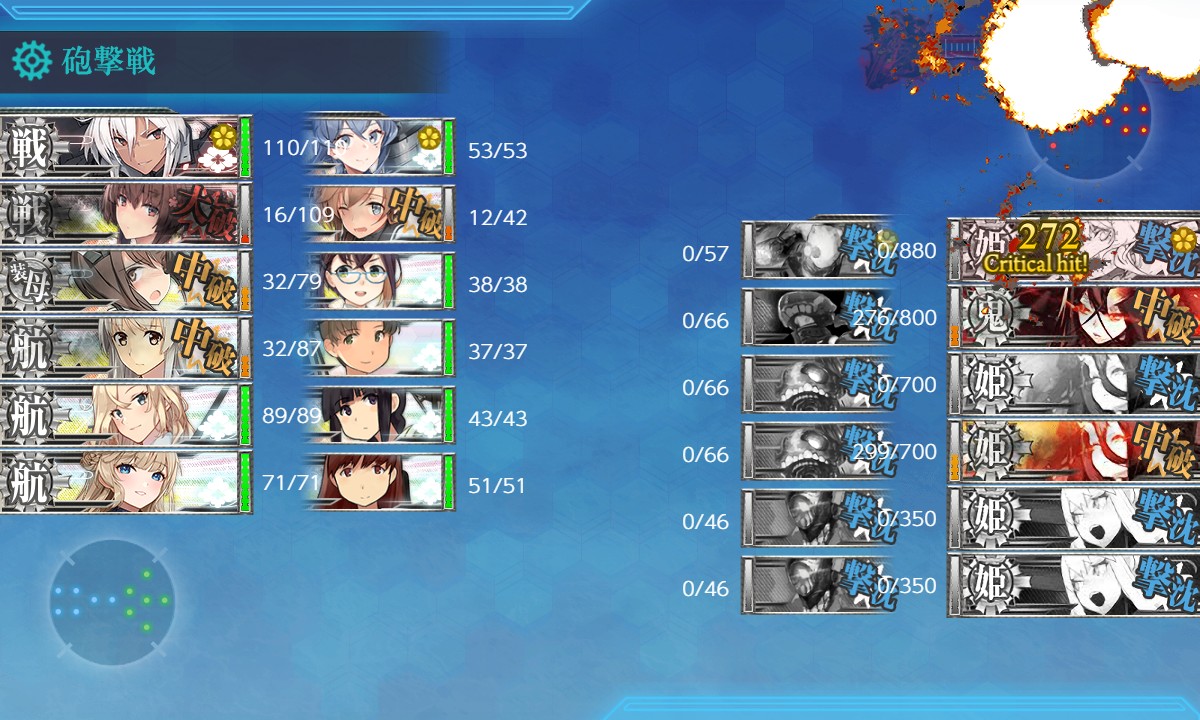Image resolution: width=1200 pixels, height=720 pixels.
Task: Open the circular formation radar display
Action: click(112, 602)
